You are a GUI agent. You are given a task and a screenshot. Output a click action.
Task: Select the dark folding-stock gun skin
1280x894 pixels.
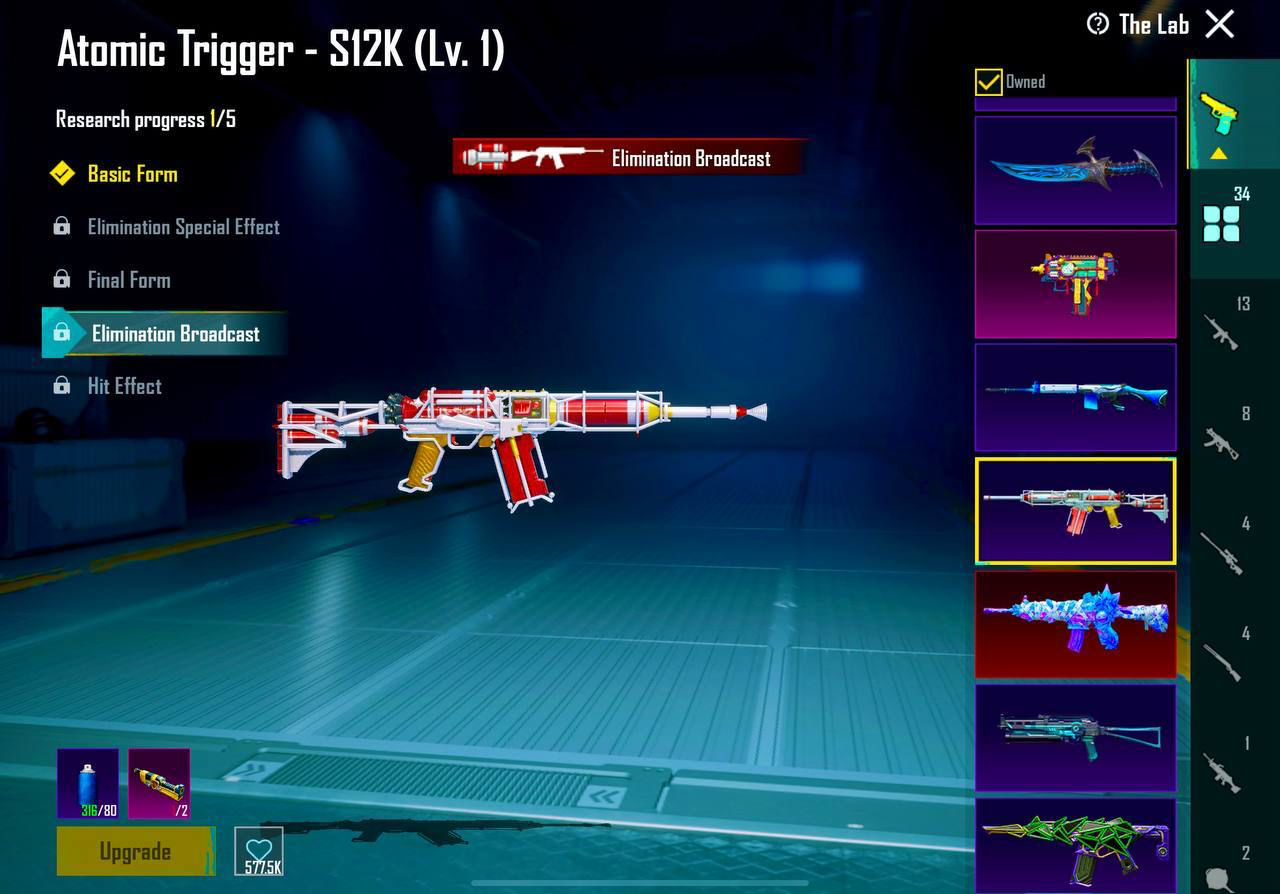(1075, 737)
